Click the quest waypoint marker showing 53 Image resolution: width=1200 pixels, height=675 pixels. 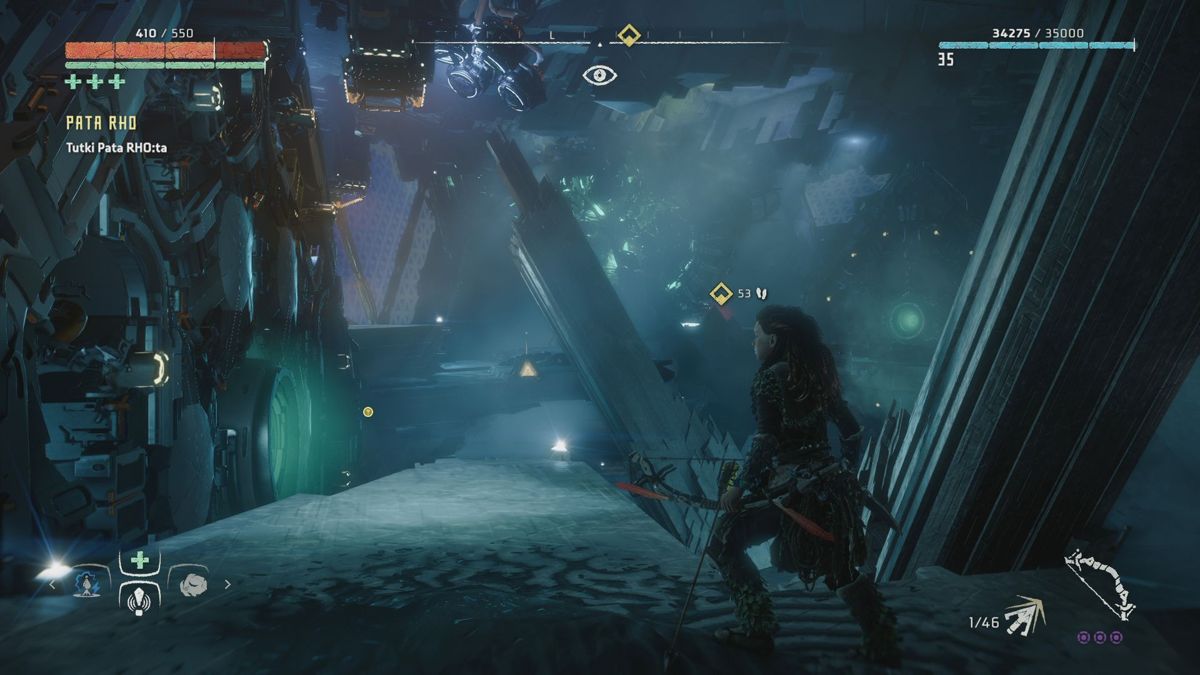pyautogui.click(x=721, y=293)
